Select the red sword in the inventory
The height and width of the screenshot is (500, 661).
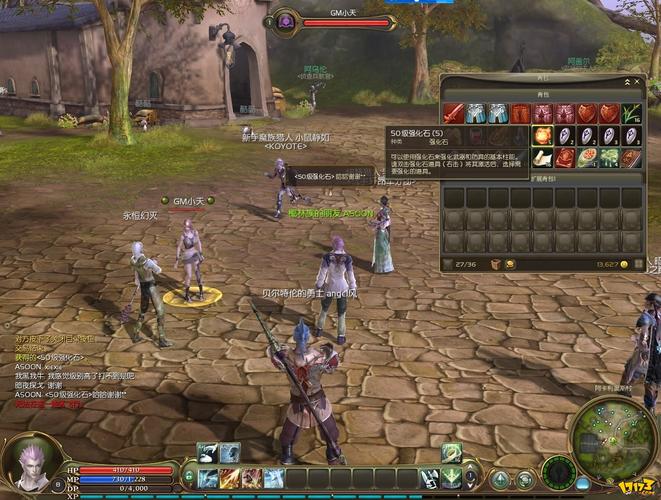(453, 113)
